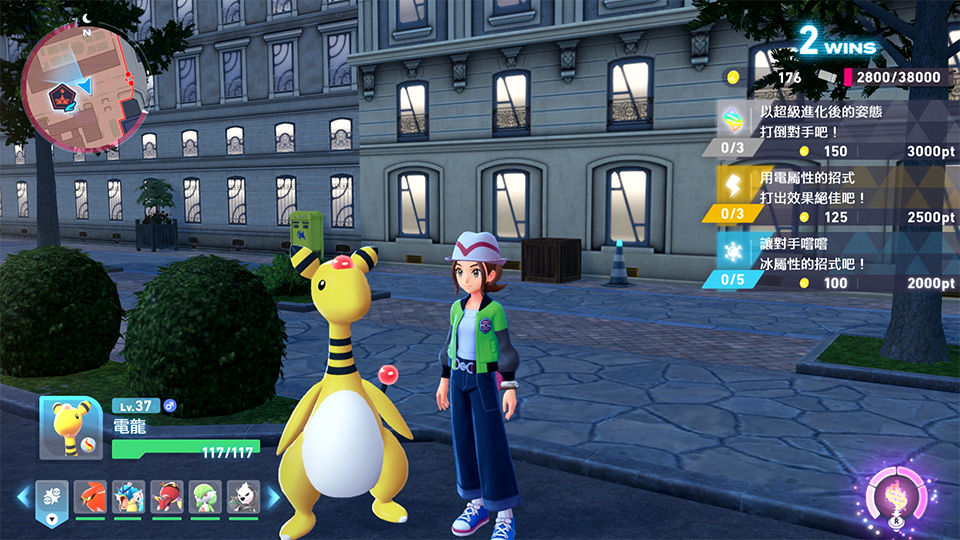Switch to Pangoro in party bar

tap(242, 496)
